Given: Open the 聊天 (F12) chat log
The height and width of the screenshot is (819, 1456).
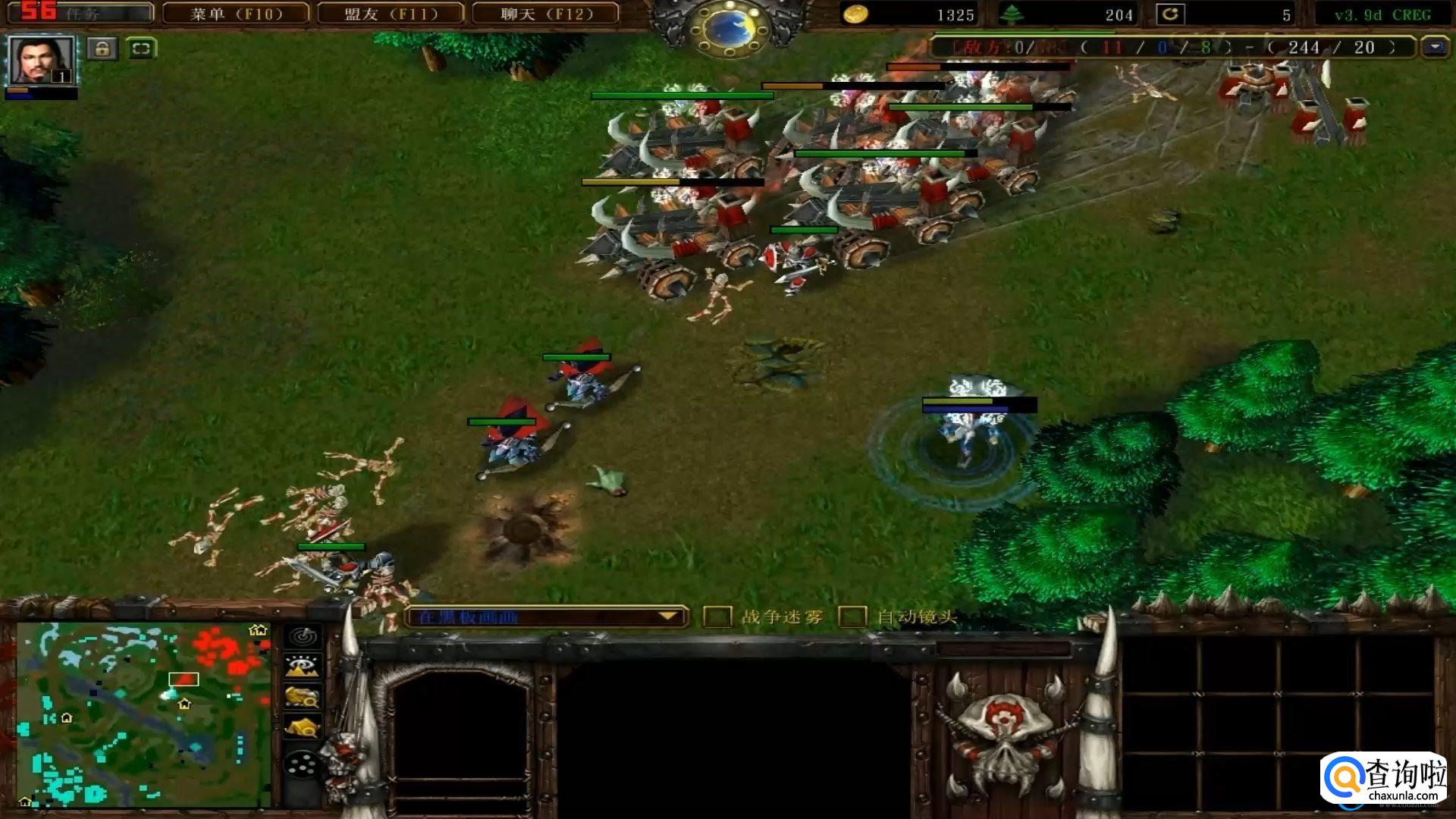Looking at the screenshot, I should [545, 14].
